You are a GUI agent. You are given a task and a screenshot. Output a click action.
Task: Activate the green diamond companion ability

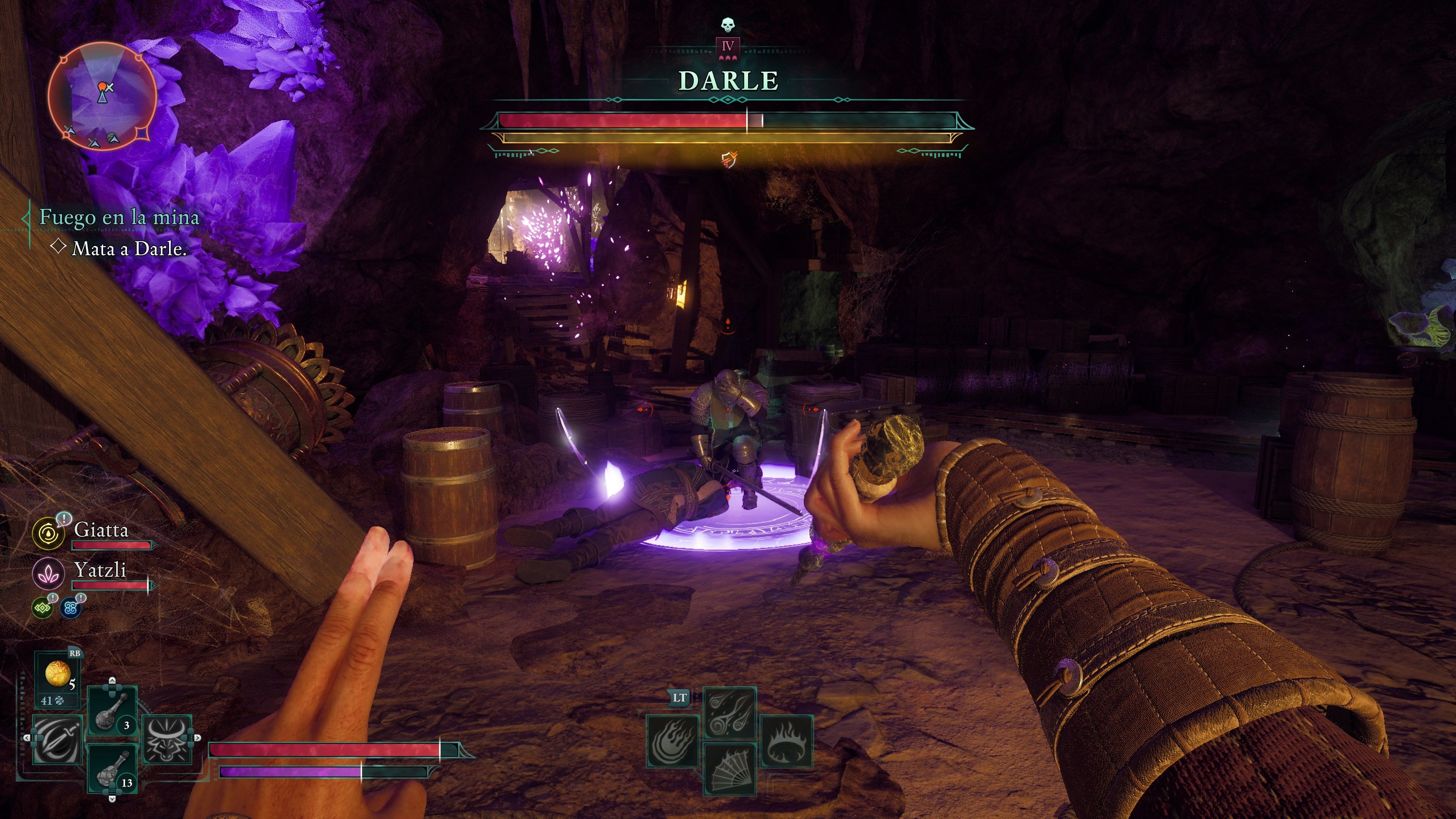(x=42, y=608)
